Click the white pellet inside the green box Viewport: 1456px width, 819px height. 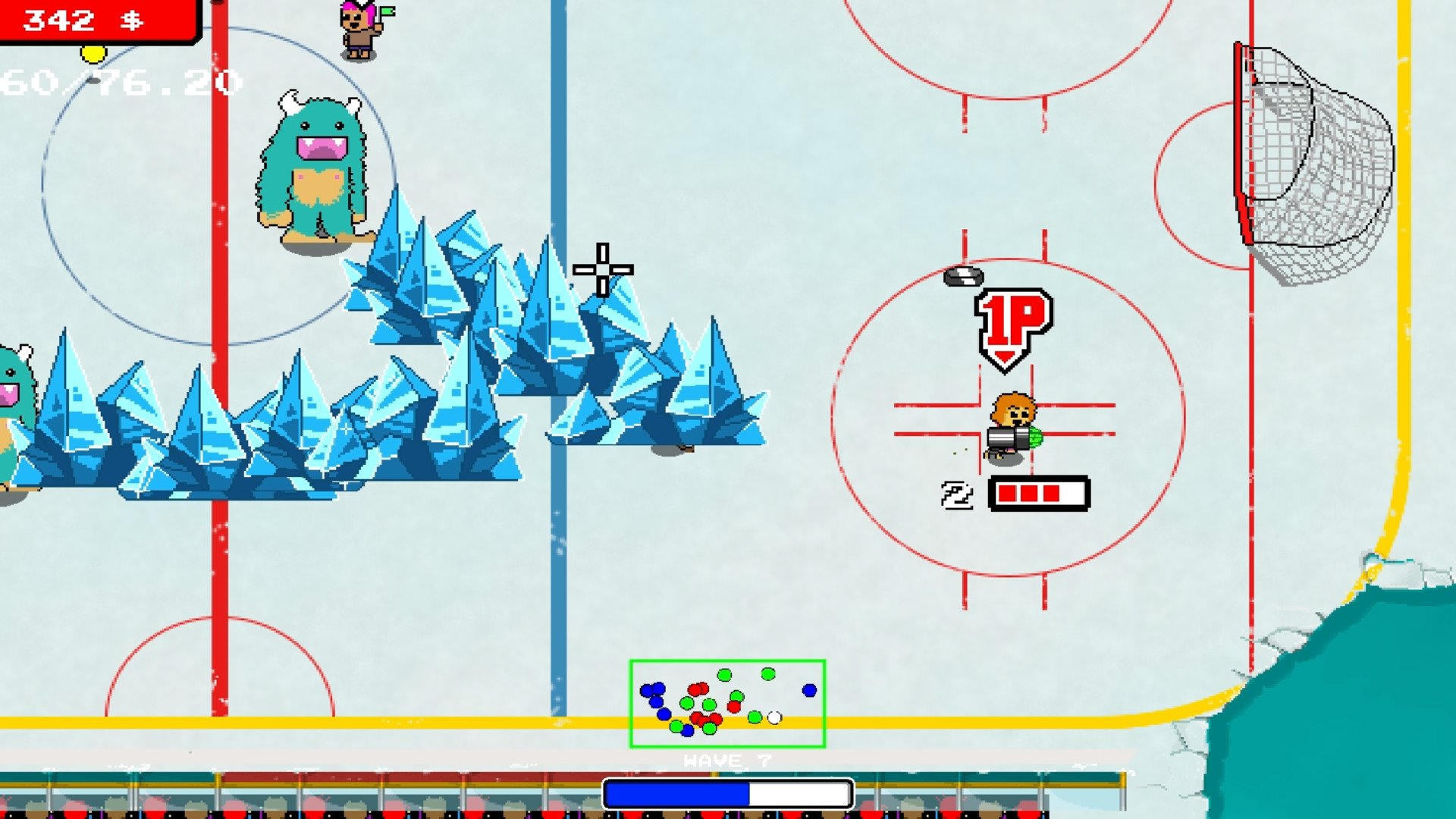(x=773, y=716)
